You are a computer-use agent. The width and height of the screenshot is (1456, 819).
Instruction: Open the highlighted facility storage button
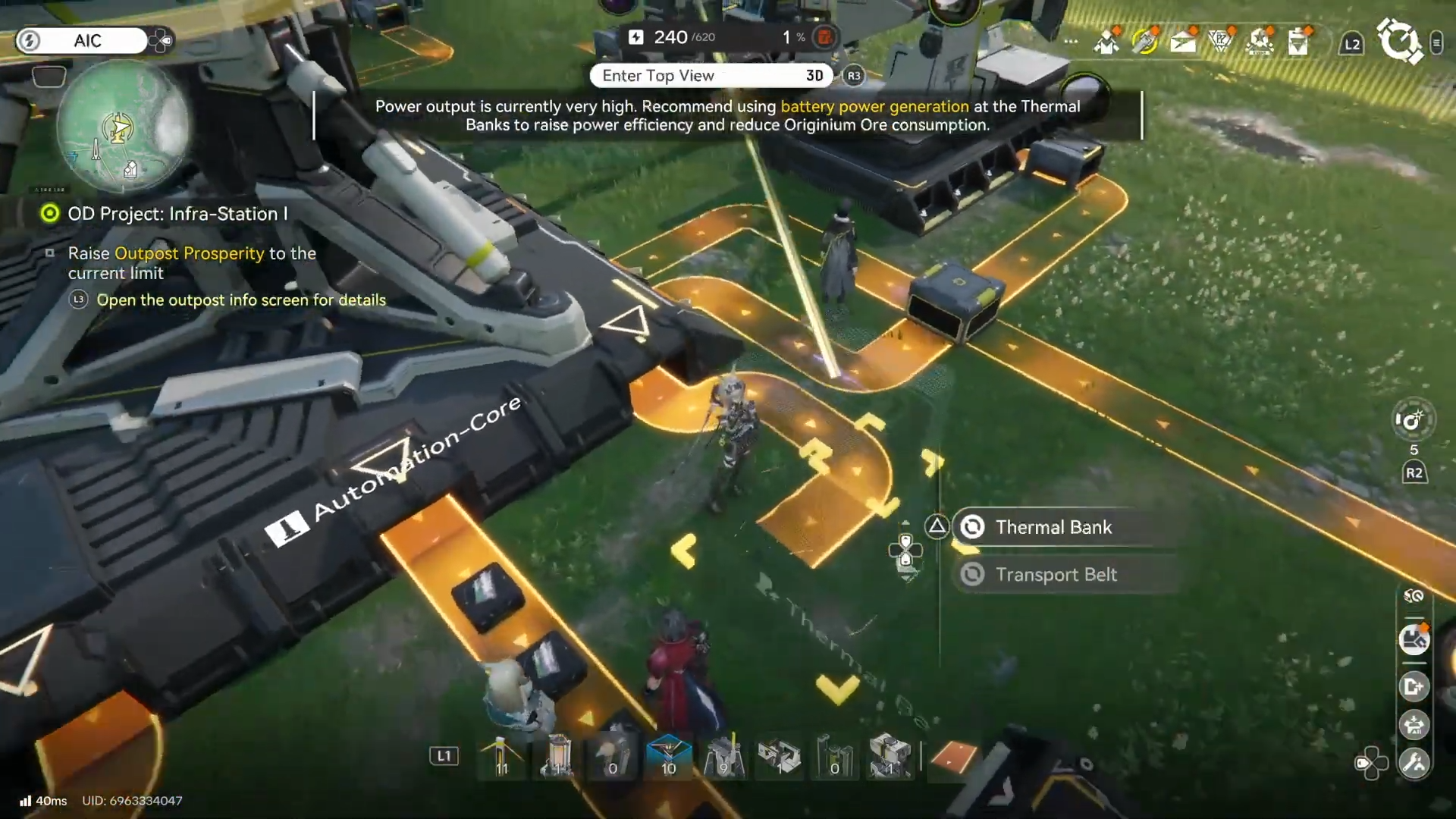(1414, 641)
